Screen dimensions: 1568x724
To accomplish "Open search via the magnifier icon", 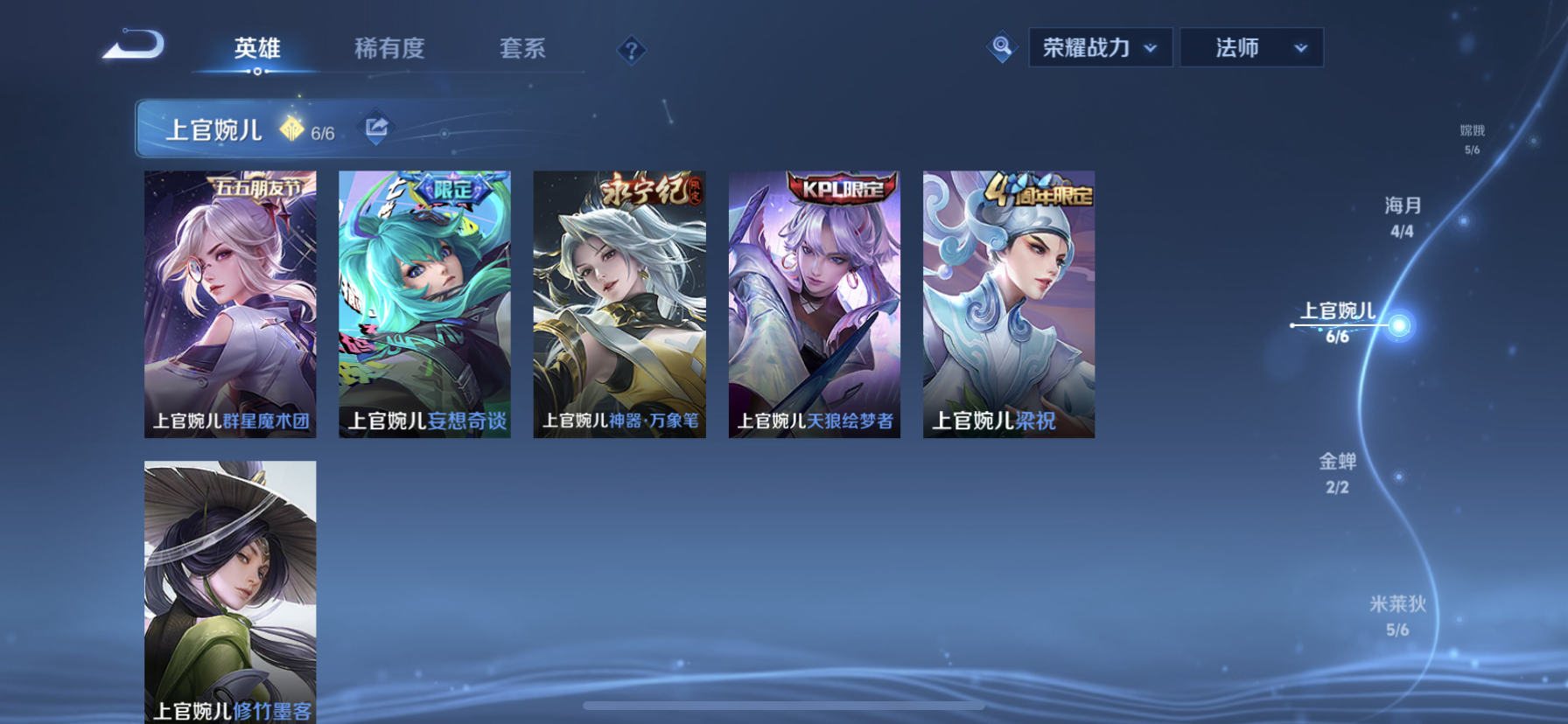I will point(1000,48).
